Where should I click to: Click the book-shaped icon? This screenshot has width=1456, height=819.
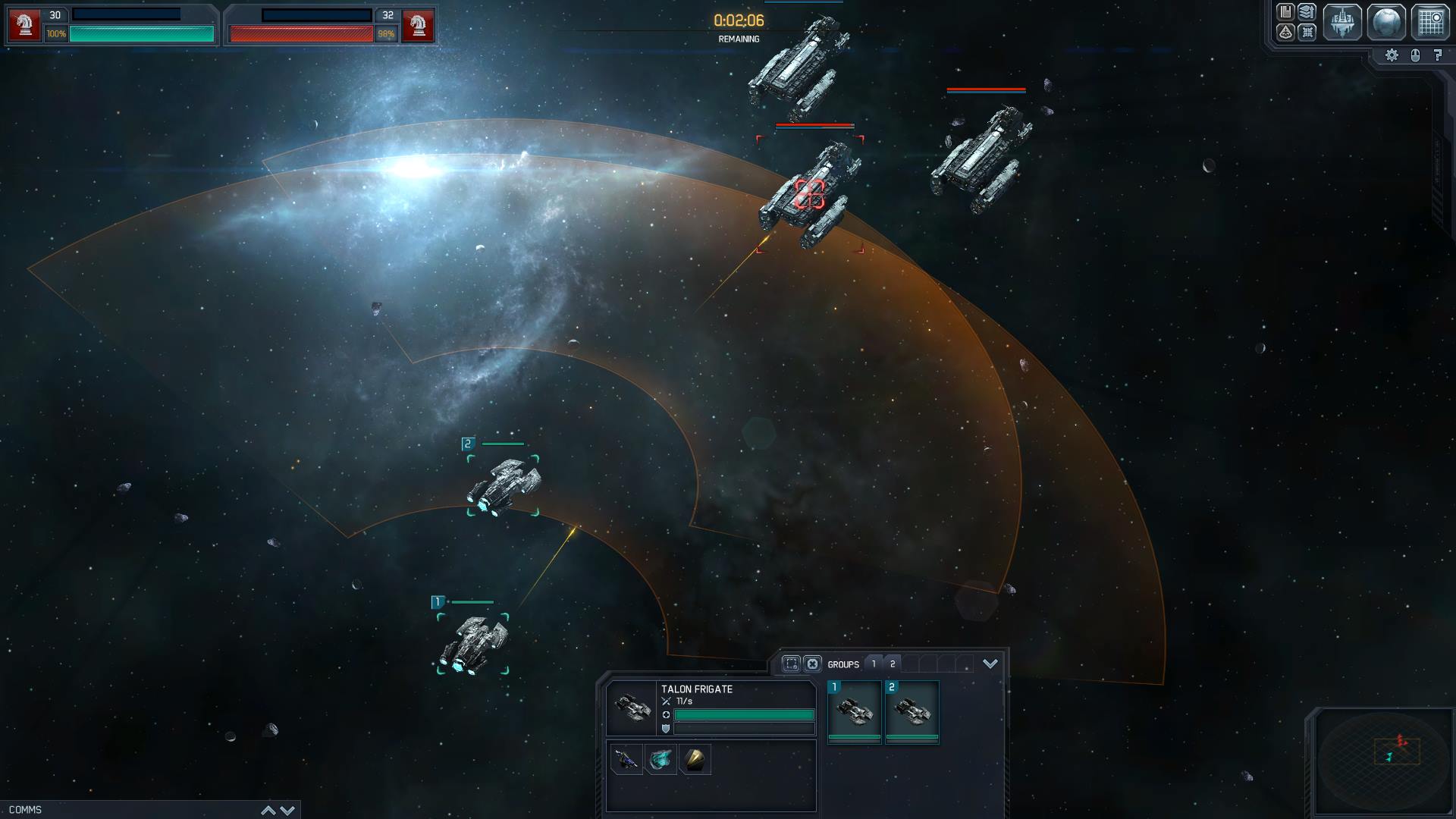[x=1285, y=11]
